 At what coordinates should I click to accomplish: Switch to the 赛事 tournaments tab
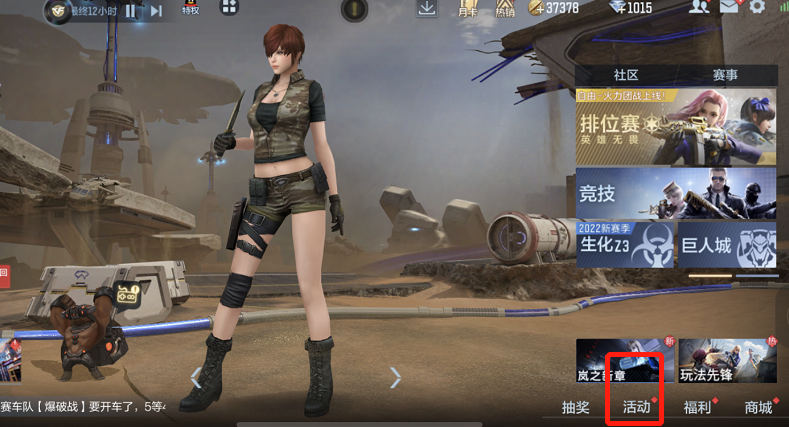(x=726, y=75)
